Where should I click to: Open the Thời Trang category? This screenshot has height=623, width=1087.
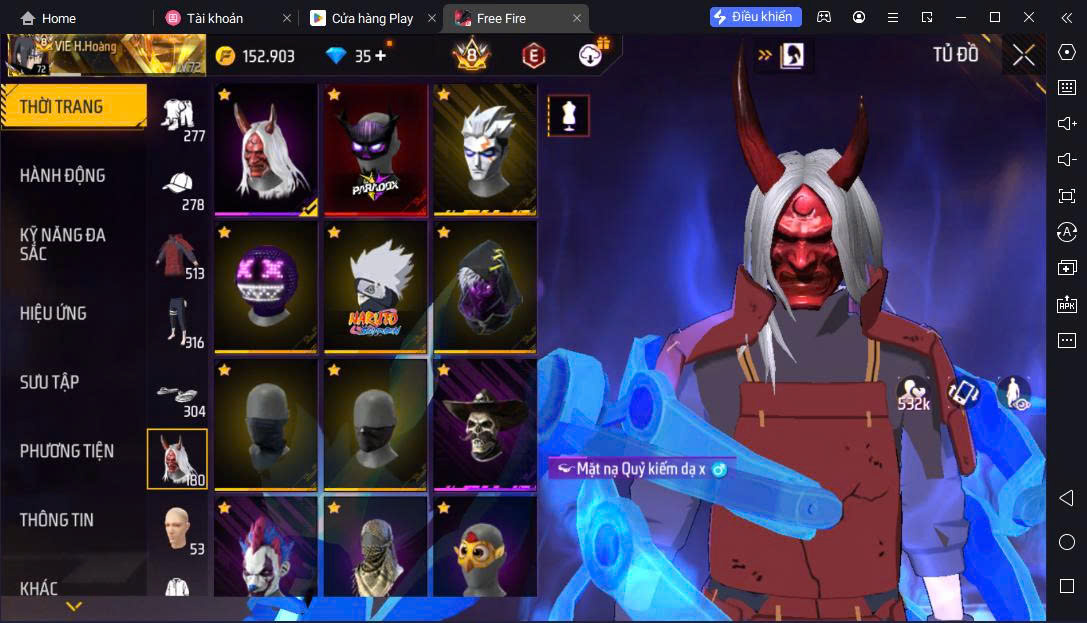(73, 106)
